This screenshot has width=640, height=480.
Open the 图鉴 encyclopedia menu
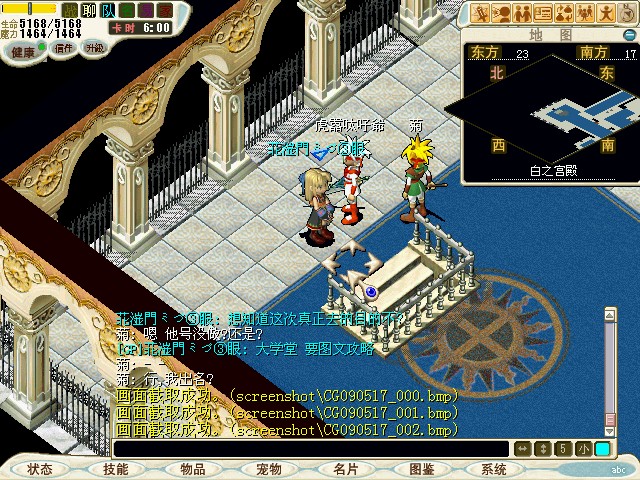(421, 468)
